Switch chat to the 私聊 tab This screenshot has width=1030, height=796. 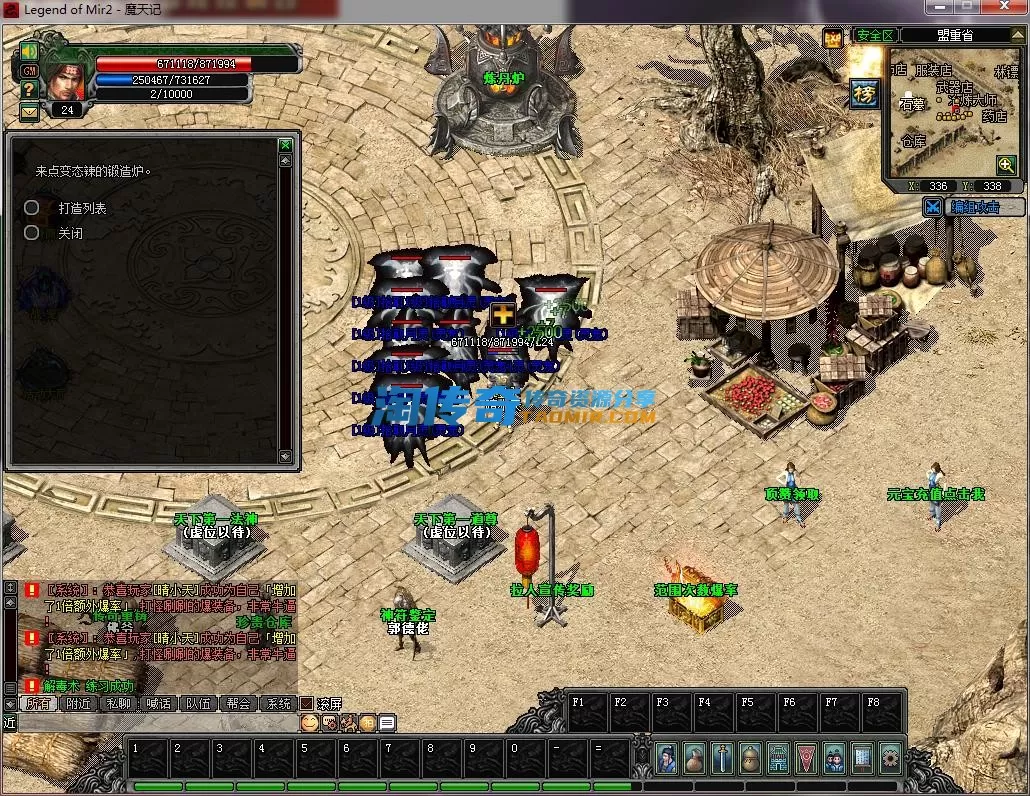click(119, 703)
